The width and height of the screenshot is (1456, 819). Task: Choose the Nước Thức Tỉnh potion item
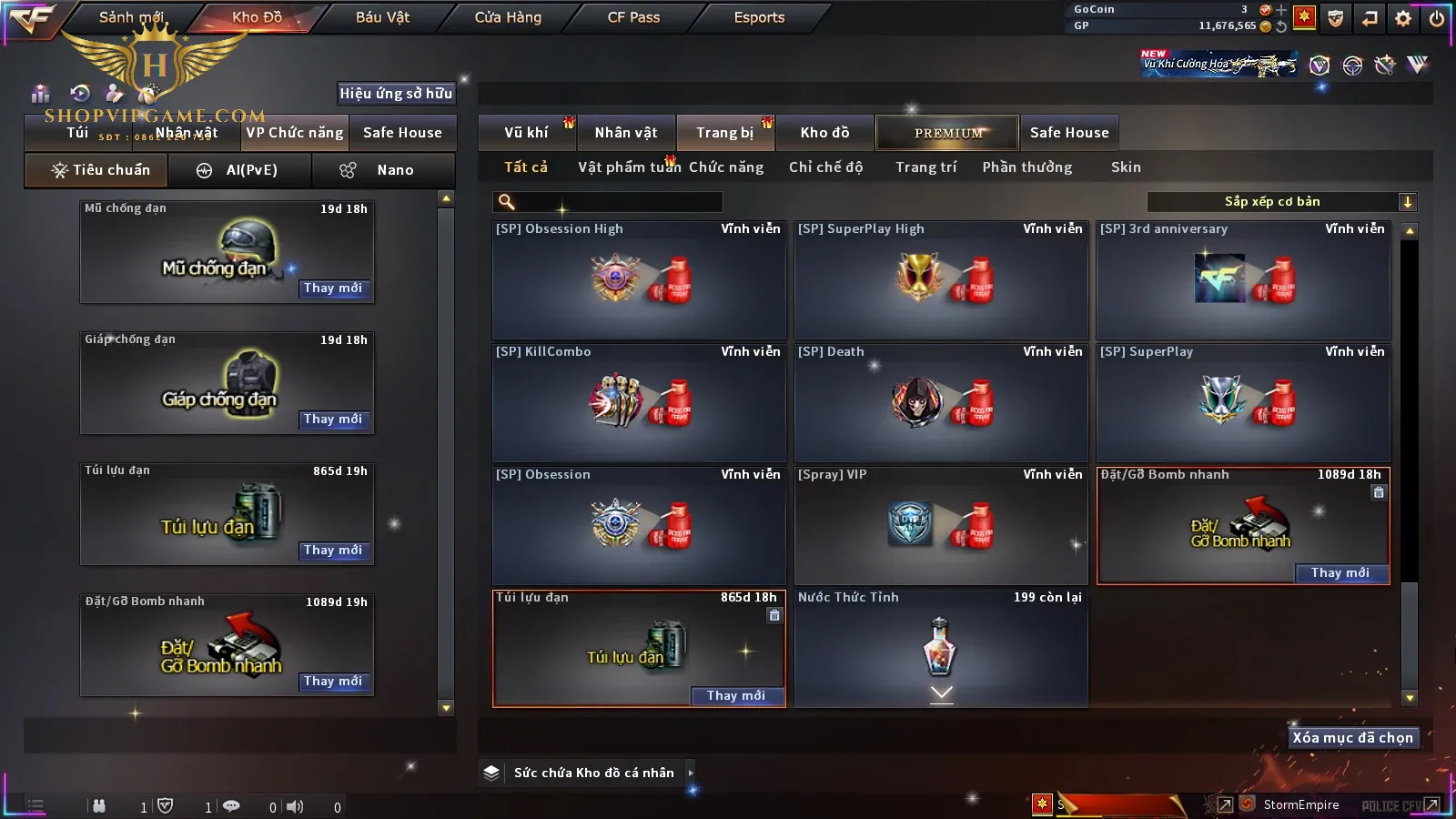pyautogui.click(x=941, y=647)
